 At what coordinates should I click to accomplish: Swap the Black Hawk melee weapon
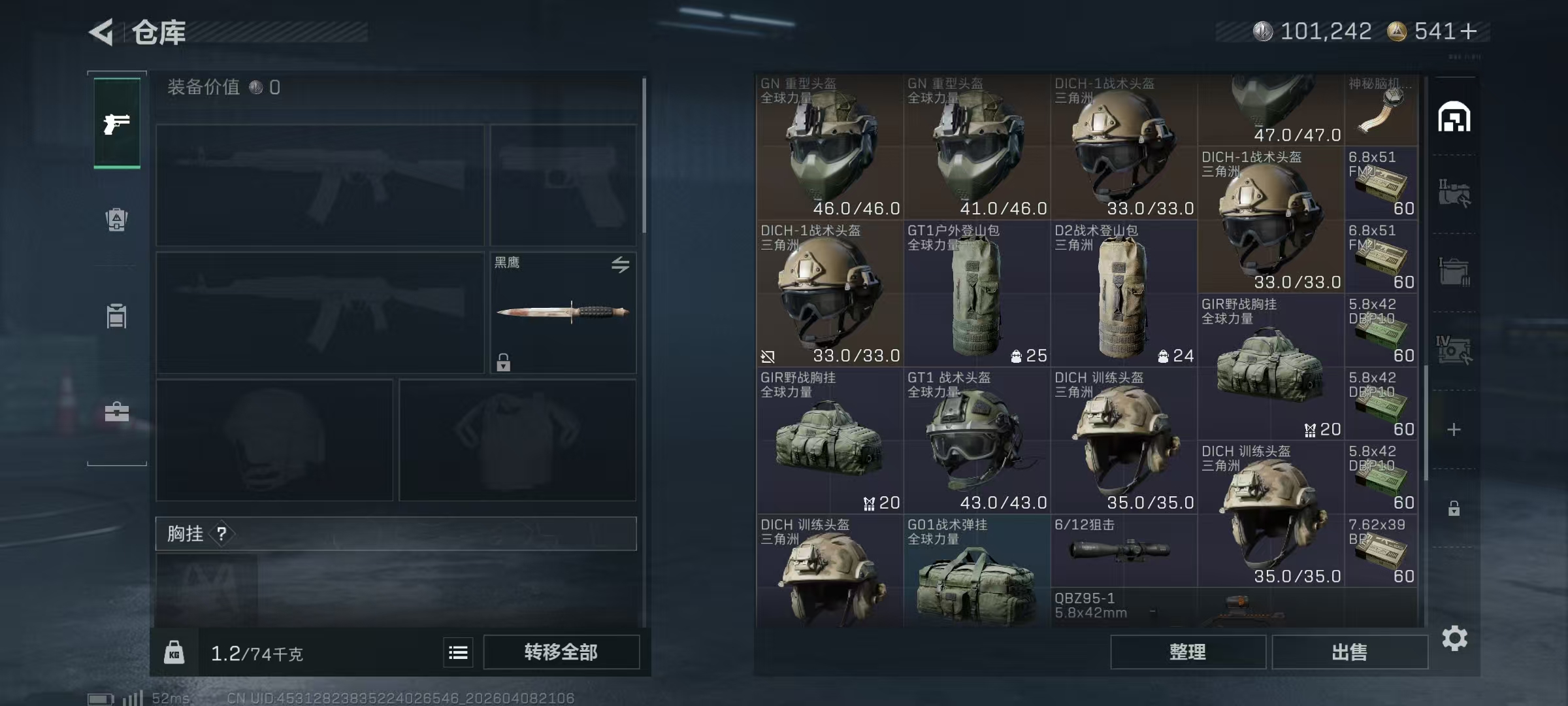620,265
